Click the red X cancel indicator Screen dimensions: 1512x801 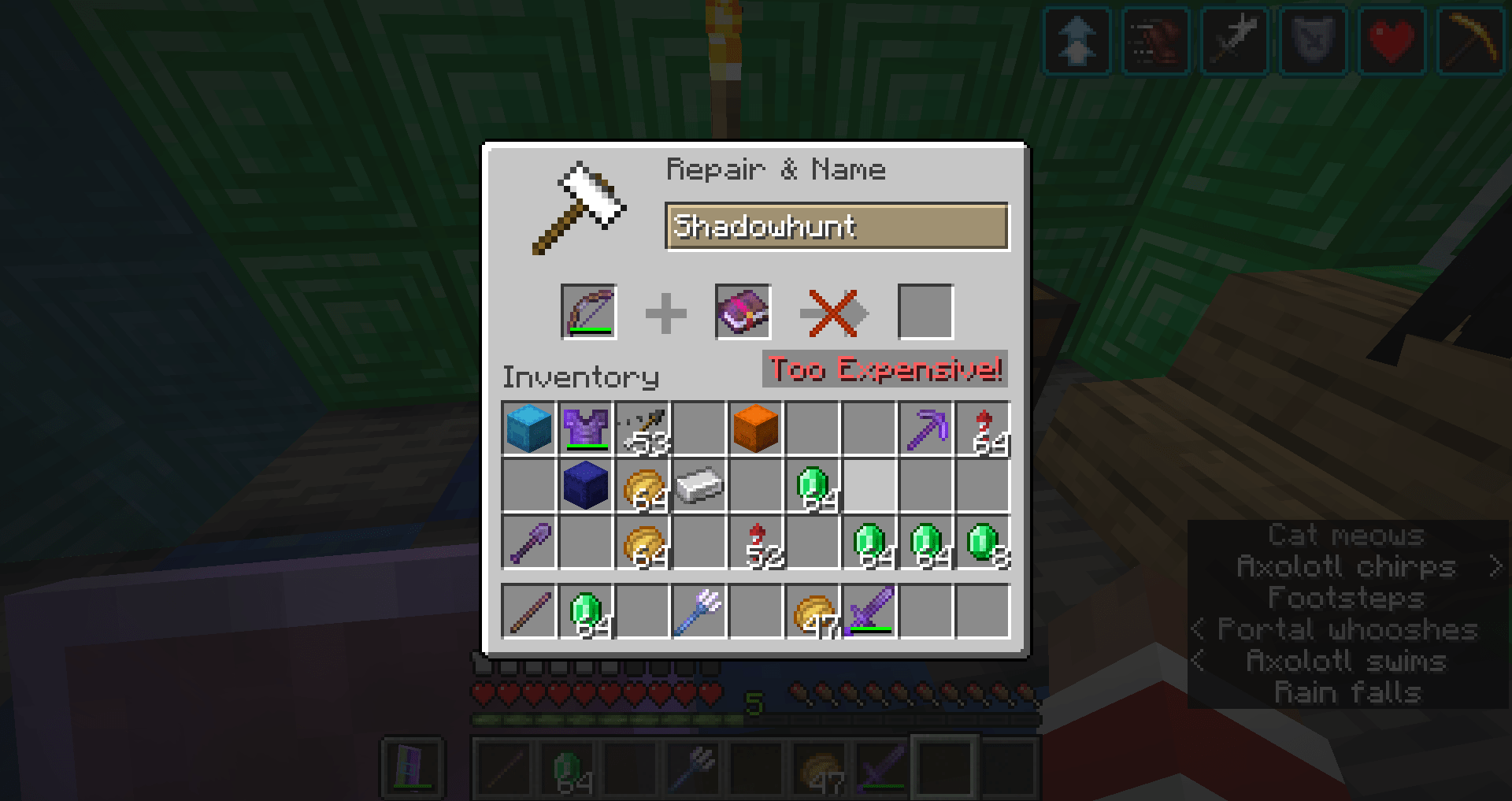[x=833, y=311]
